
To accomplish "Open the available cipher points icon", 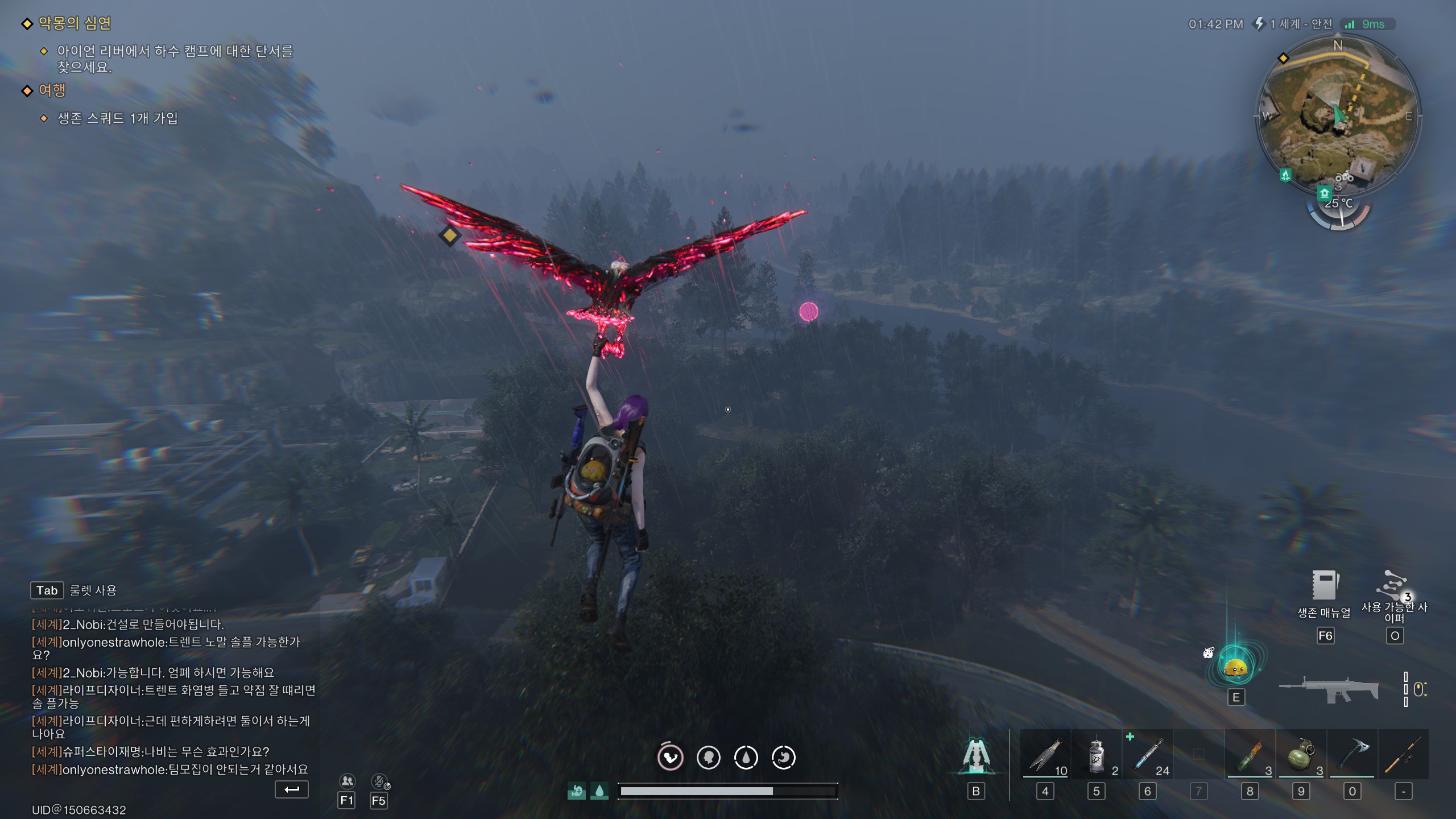I will pos(1393,586).
